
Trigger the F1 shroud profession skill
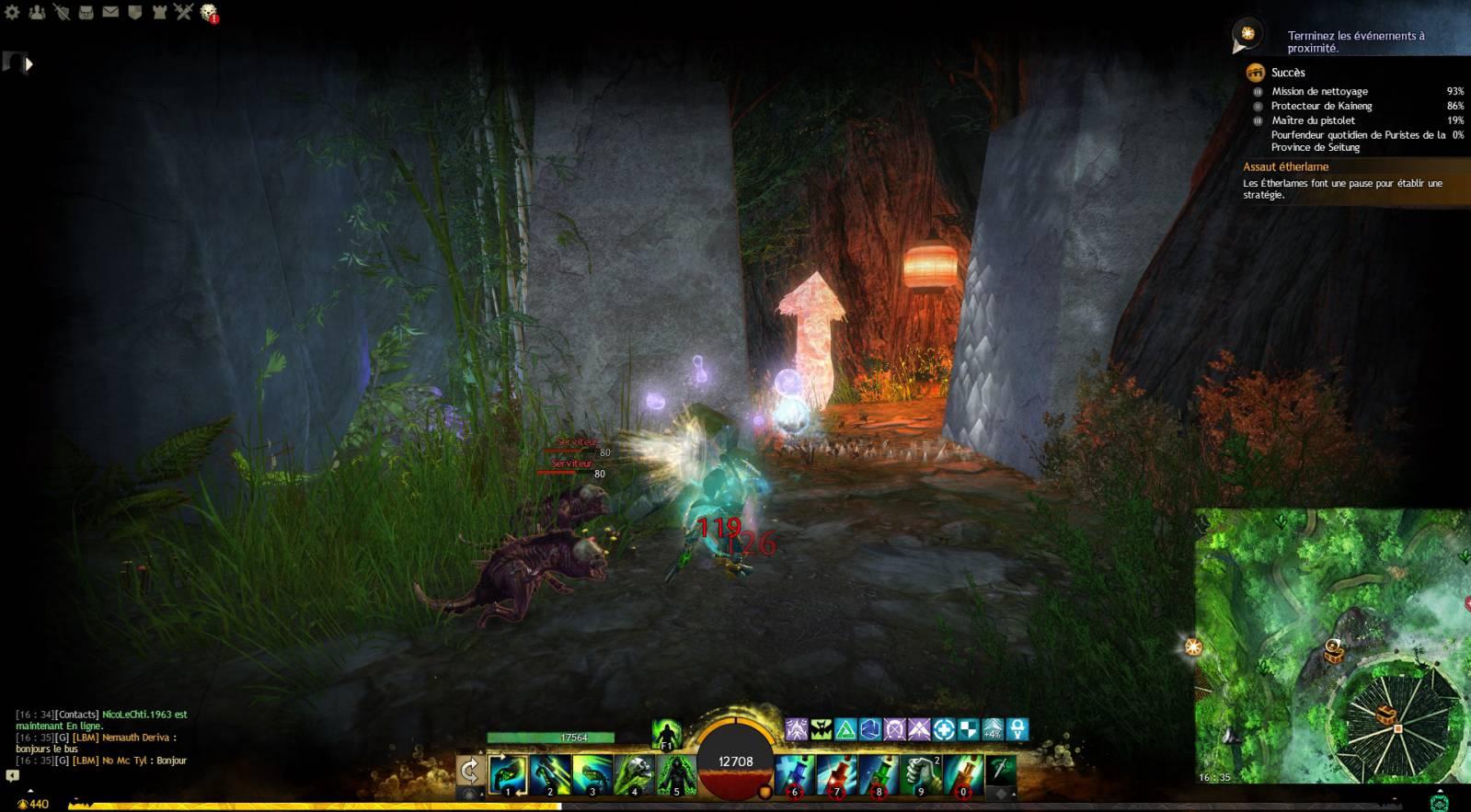666,734
